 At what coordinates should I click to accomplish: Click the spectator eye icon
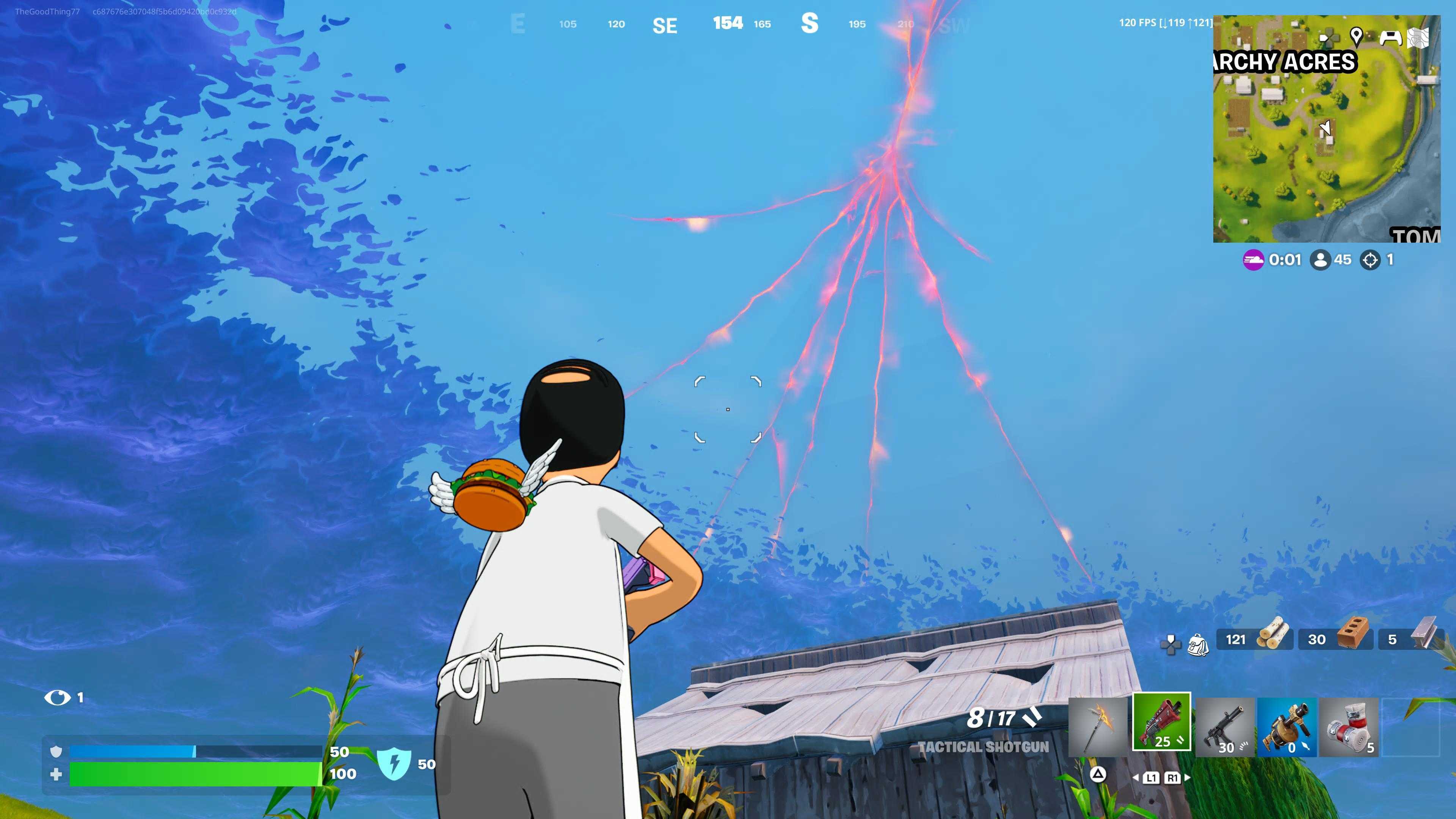57,698
